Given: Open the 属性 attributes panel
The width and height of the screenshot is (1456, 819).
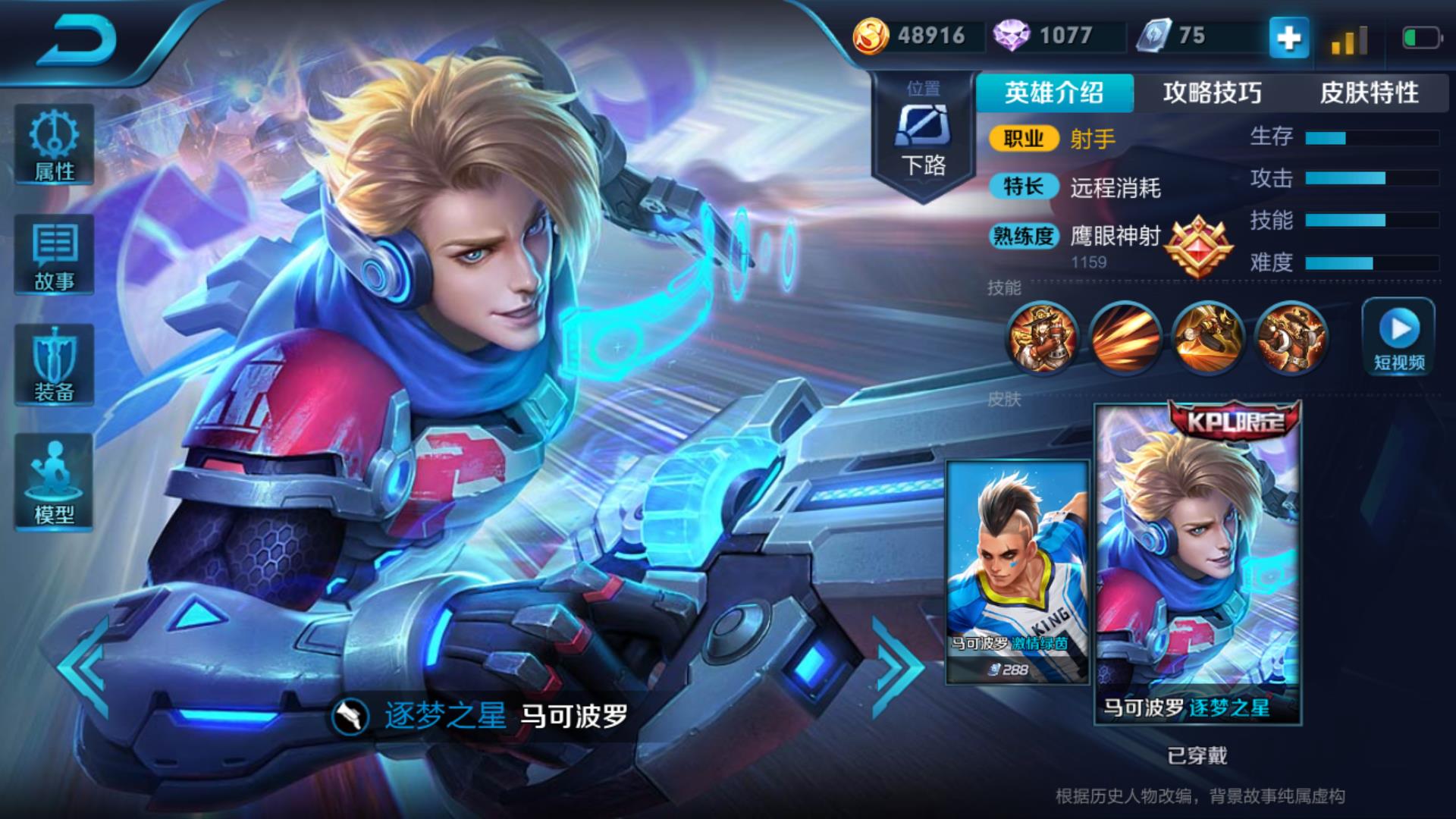Looking at the screenshot, I should [x=54, y=145].
